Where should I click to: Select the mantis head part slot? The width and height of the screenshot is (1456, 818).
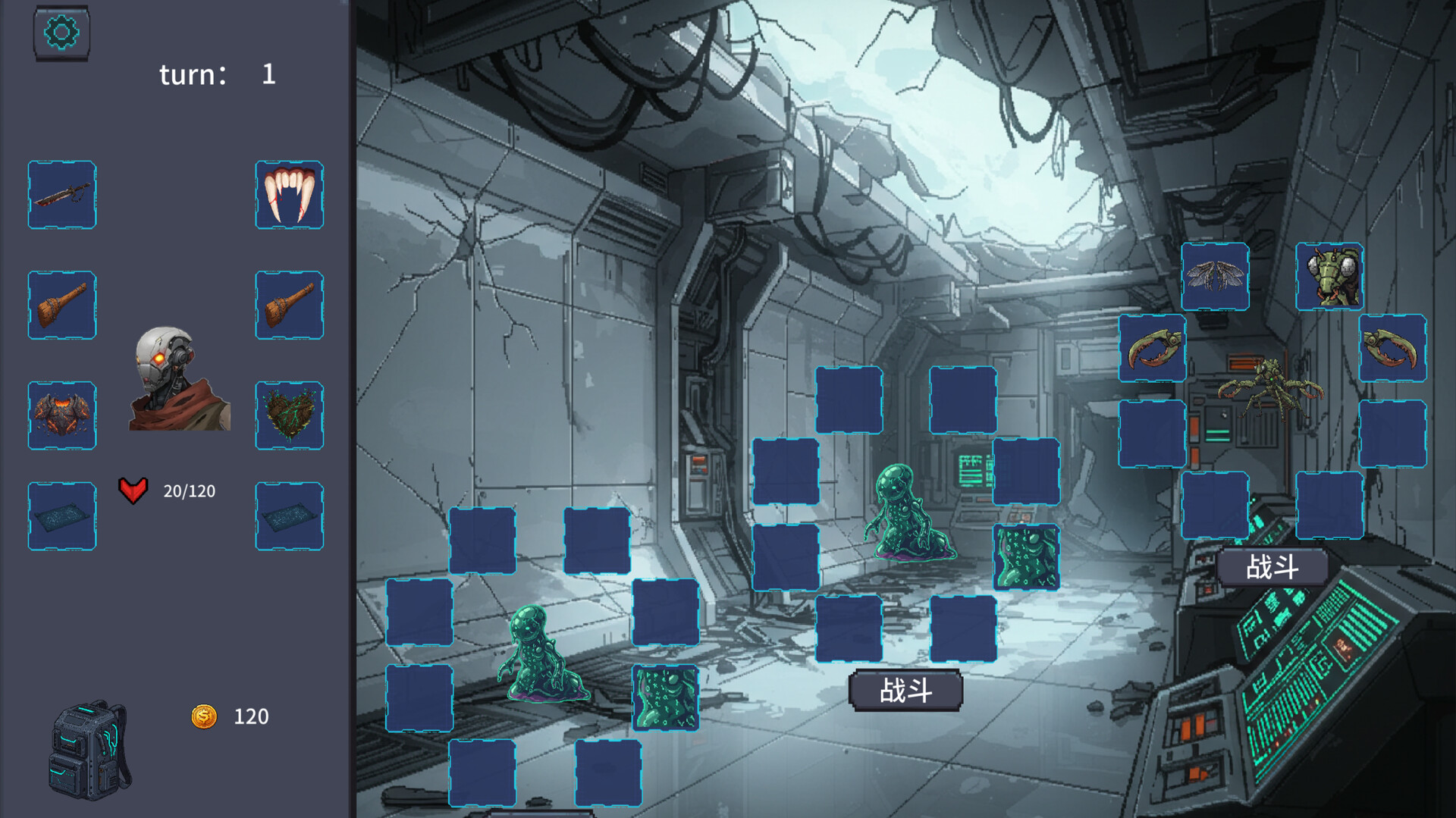[x=1331, y=277]
